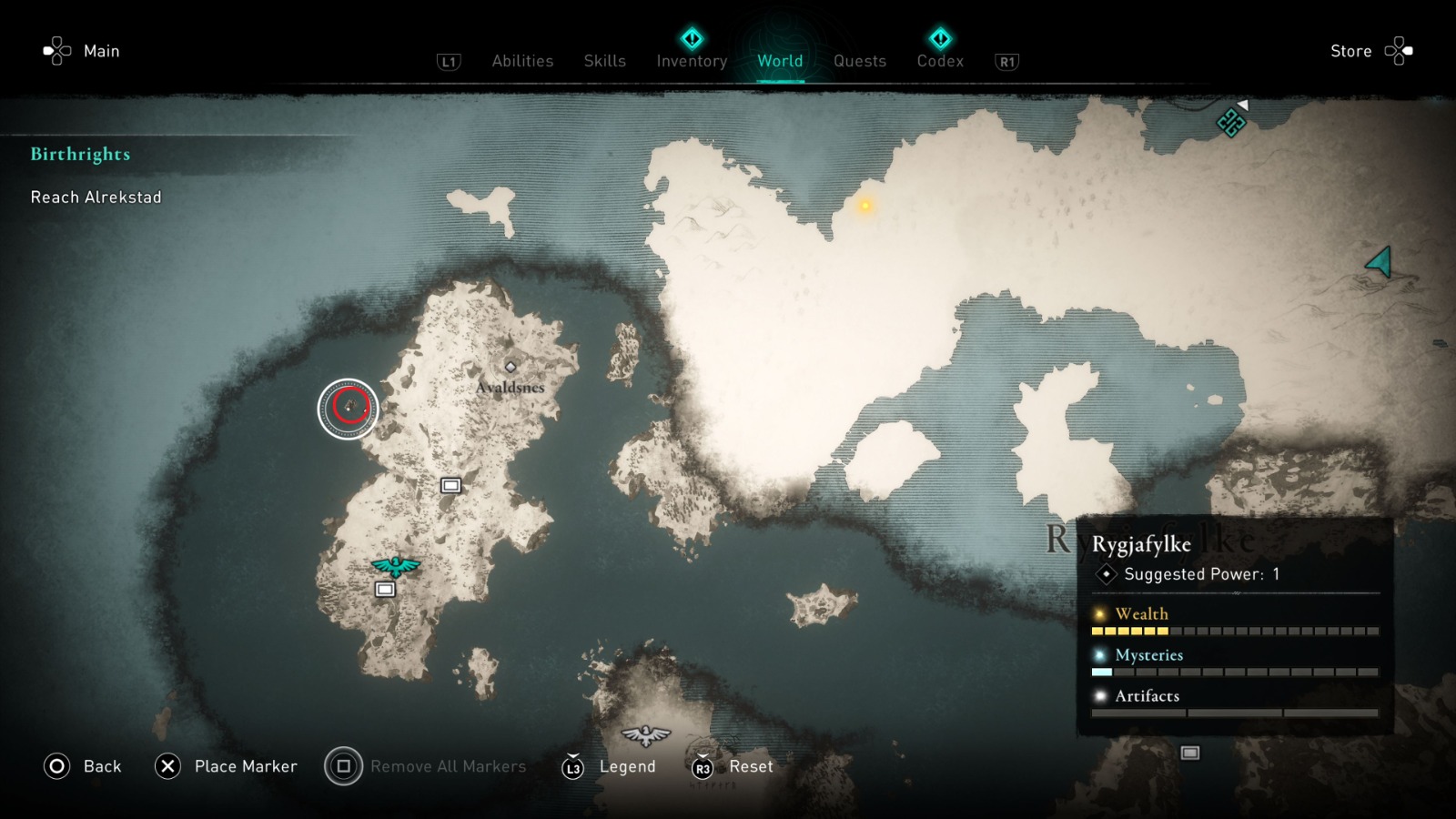Switch to the Quests tab
Image resolution: width=1456 pixels, height=819 pixels.
pyautogui.click(x=858, y=60)
